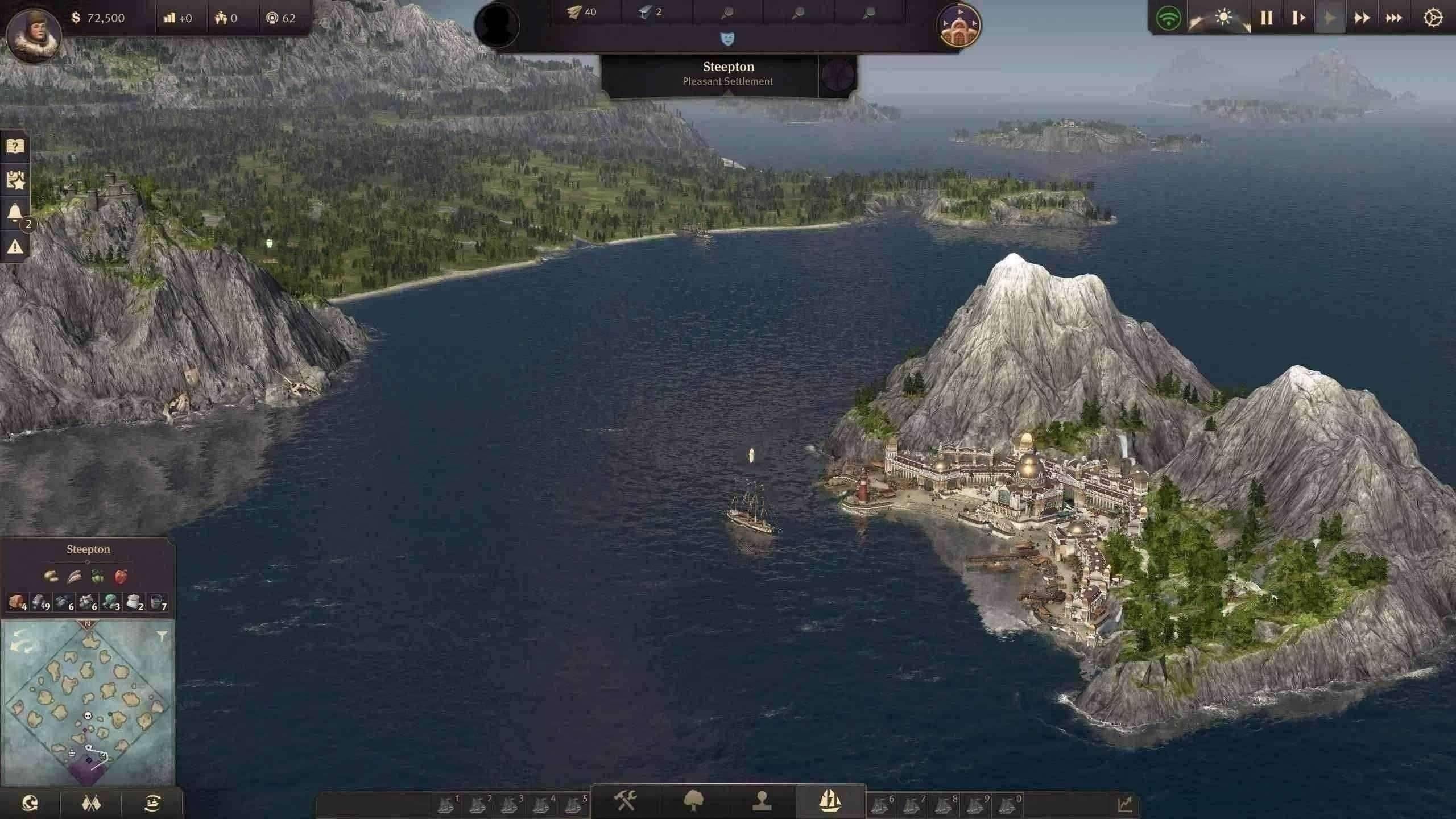Click the green network connection icon
The width and height of the screenshot is (1456, 819).
pos(1168,19)
